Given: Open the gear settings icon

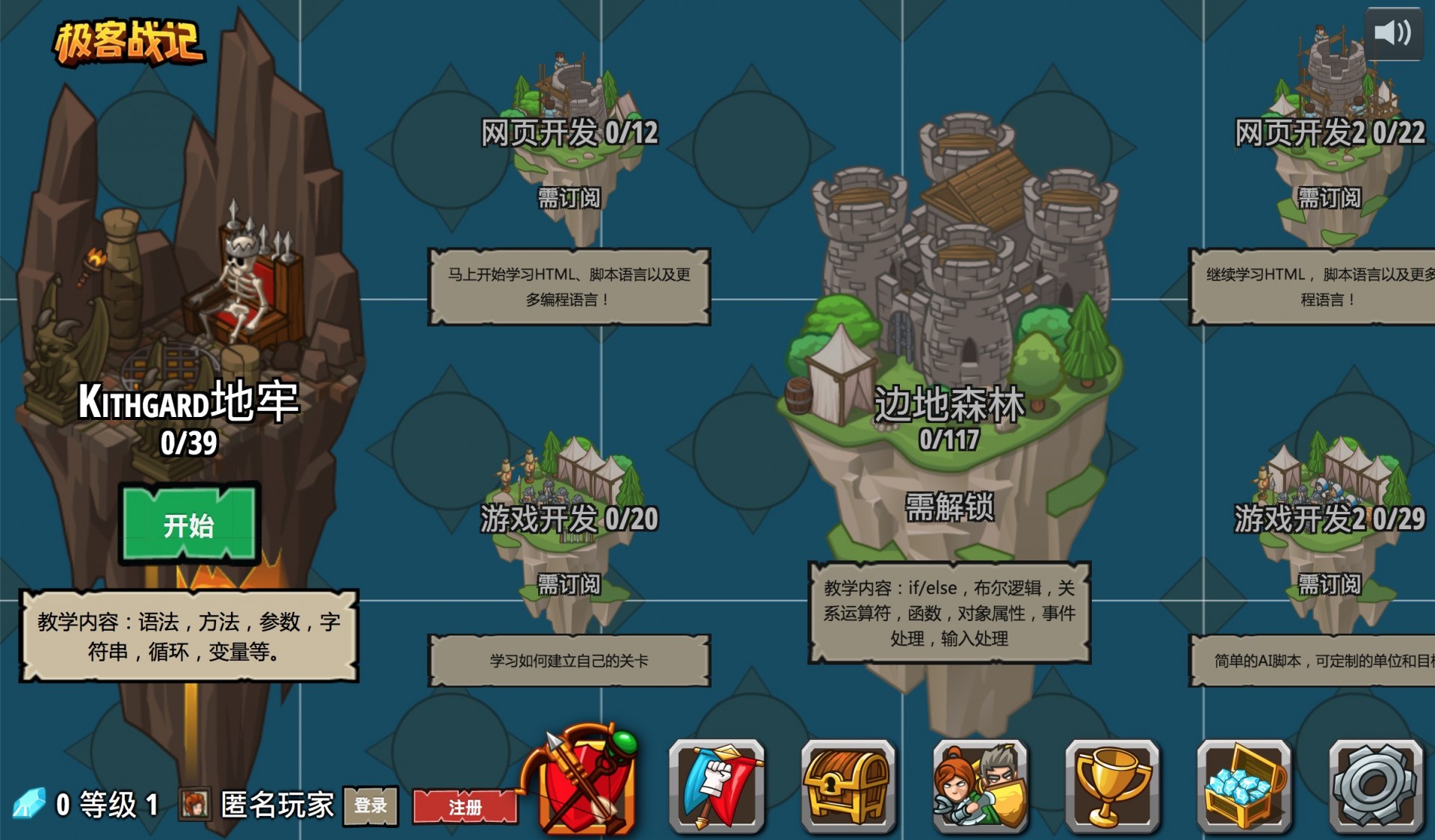Looking at the screenshot, I should 1375,786.
